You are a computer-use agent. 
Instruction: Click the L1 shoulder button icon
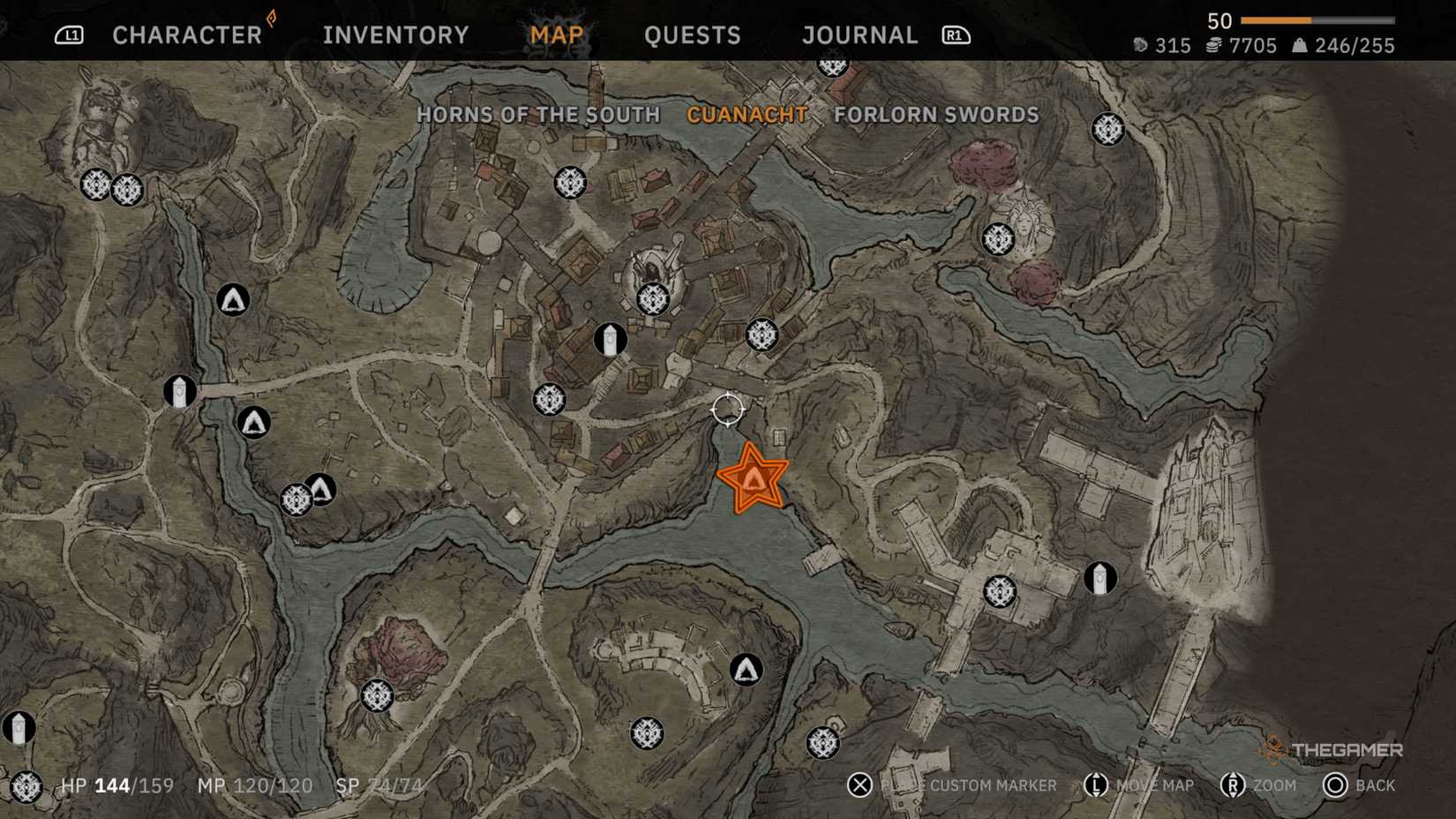(x=69, y=35)
